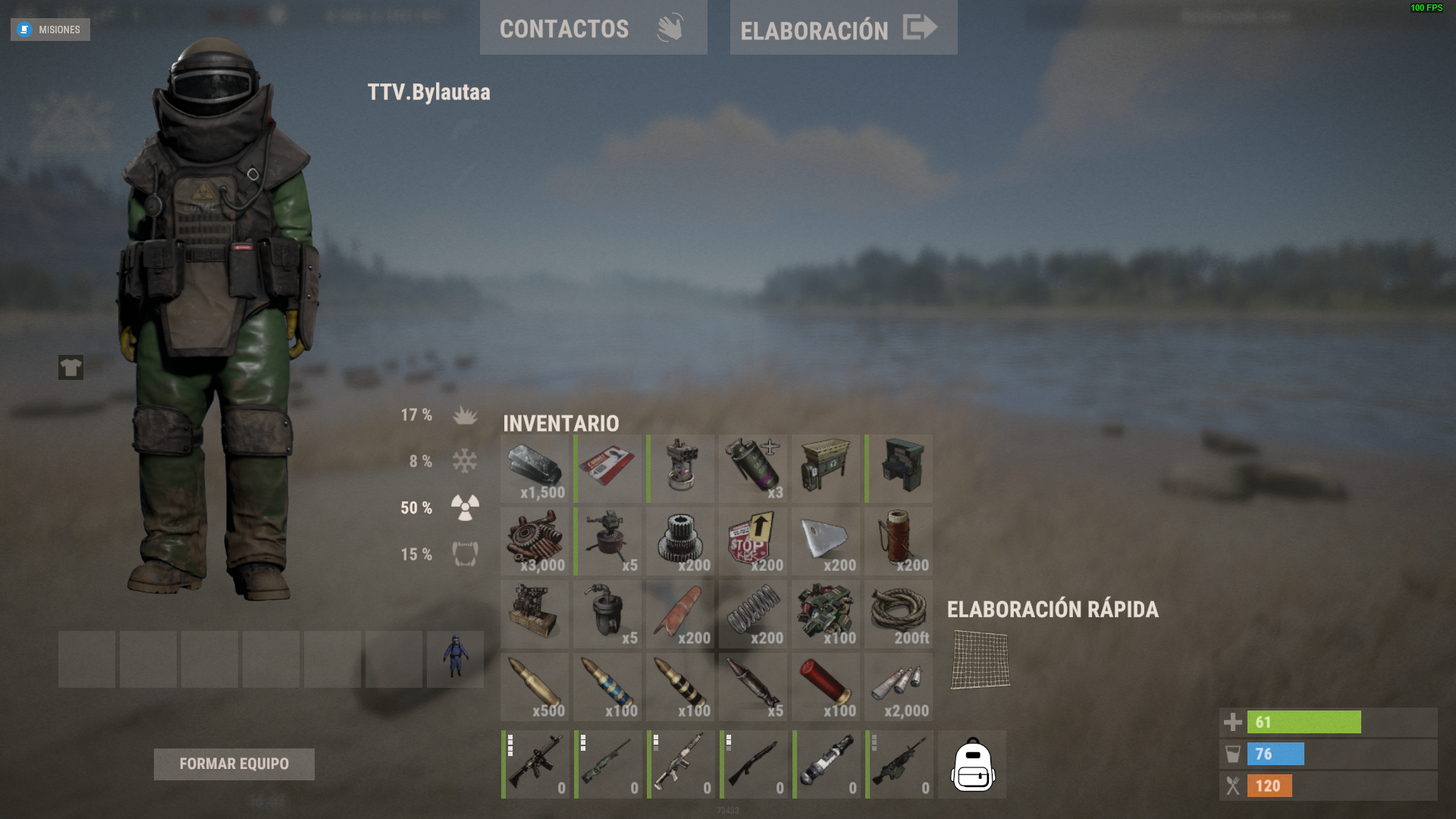Open the white backpack slot
Viewport: 1456px width, 819px height.
(972, 764)
